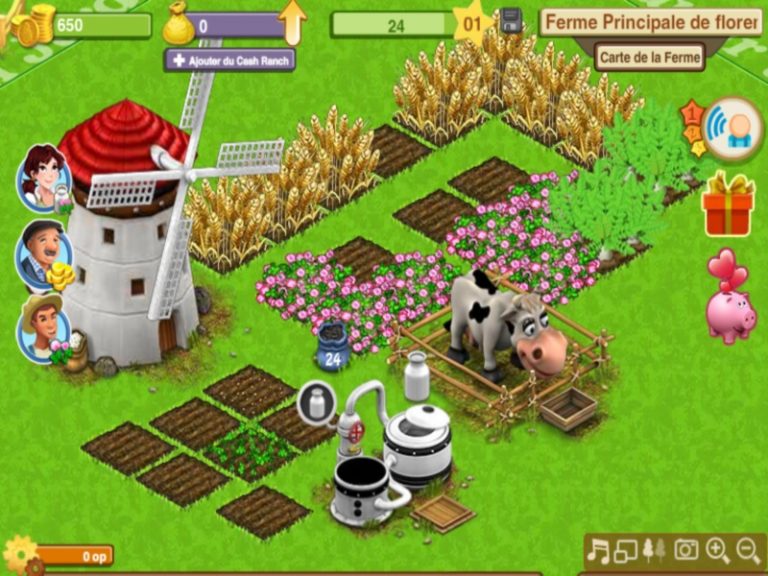Click the 'Ajouter du Cash Ranch' button

(229, 60)
